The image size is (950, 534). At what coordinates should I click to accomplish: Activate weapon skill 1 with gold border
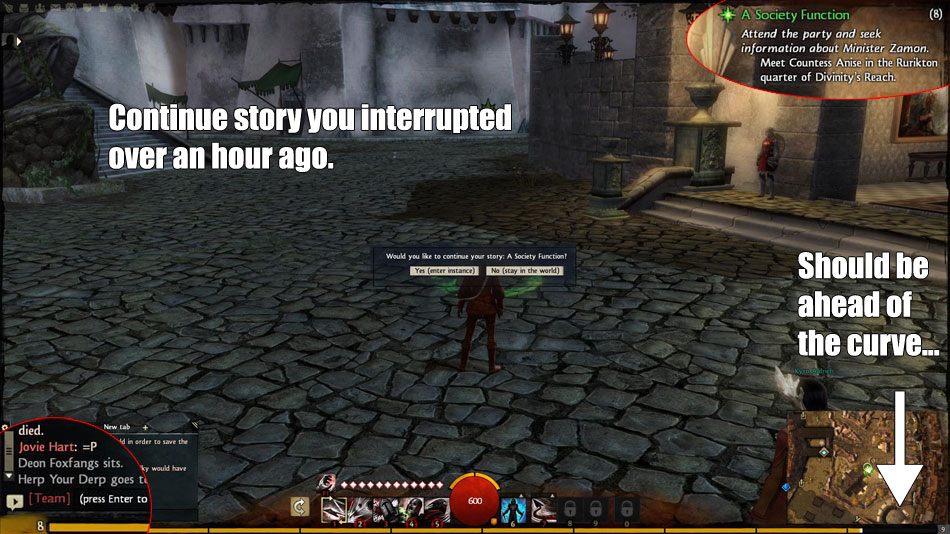click(334, 508)
